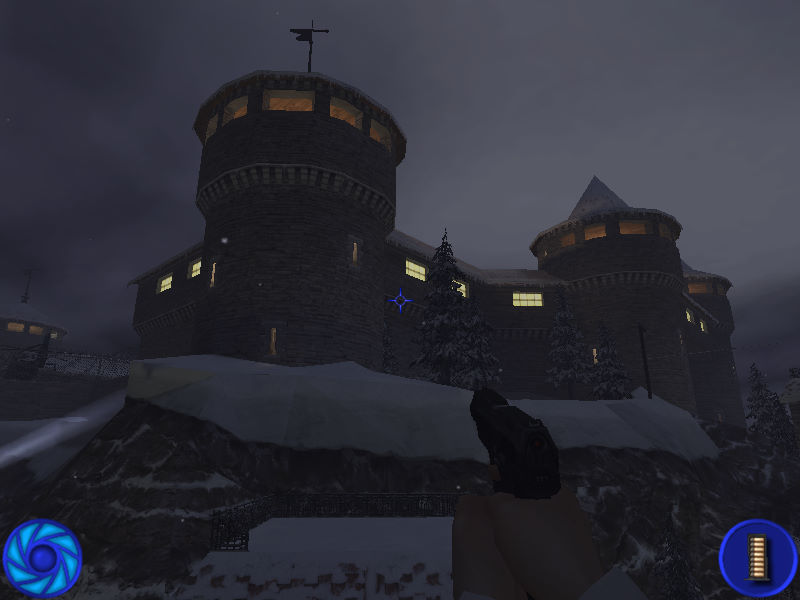800x600 pixels.
Task: Click the blue camera aperture HUD icon
Action: (x=42, y=557)
